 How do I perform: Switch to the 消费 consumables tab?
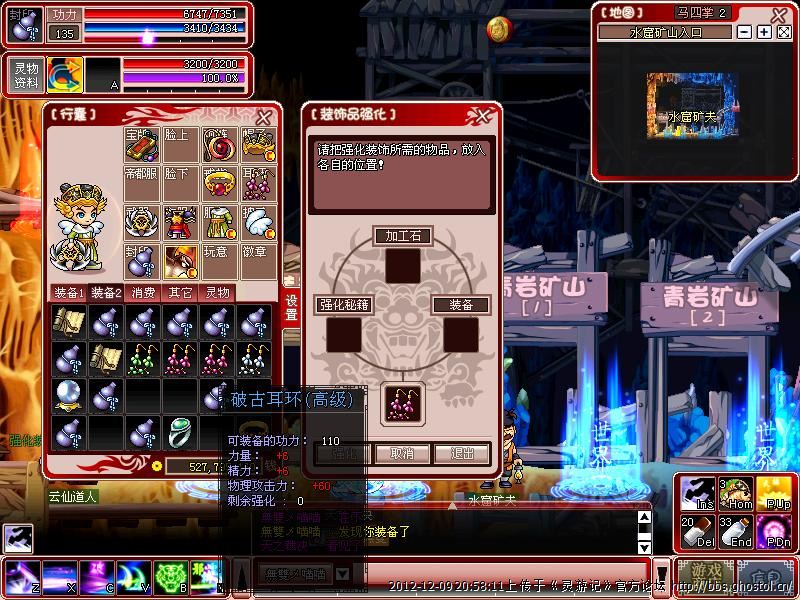(x=144, y=293)
